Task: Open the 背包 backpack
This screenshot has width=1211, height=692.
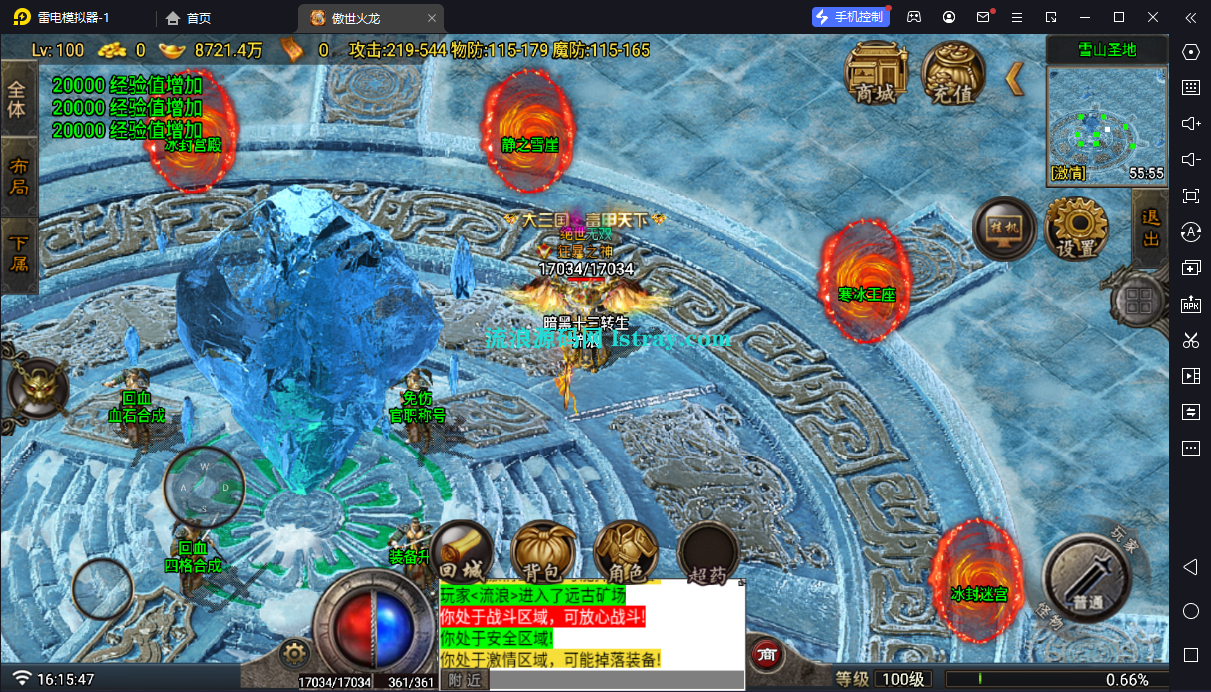Action: 544,553
